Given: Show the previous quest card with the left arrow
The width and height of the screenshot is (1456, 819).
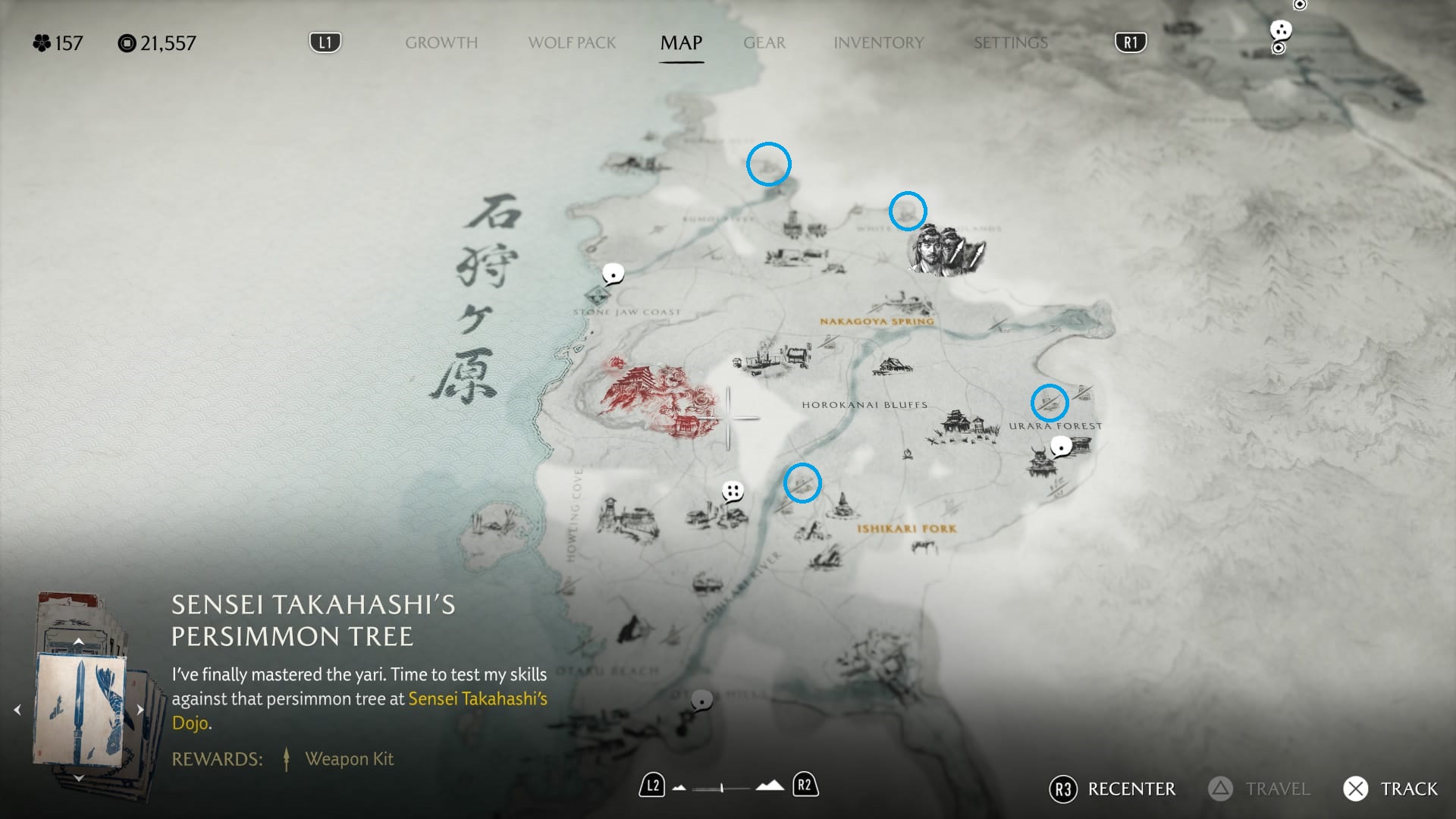Looking at the screenshot, I should (17, 710).
